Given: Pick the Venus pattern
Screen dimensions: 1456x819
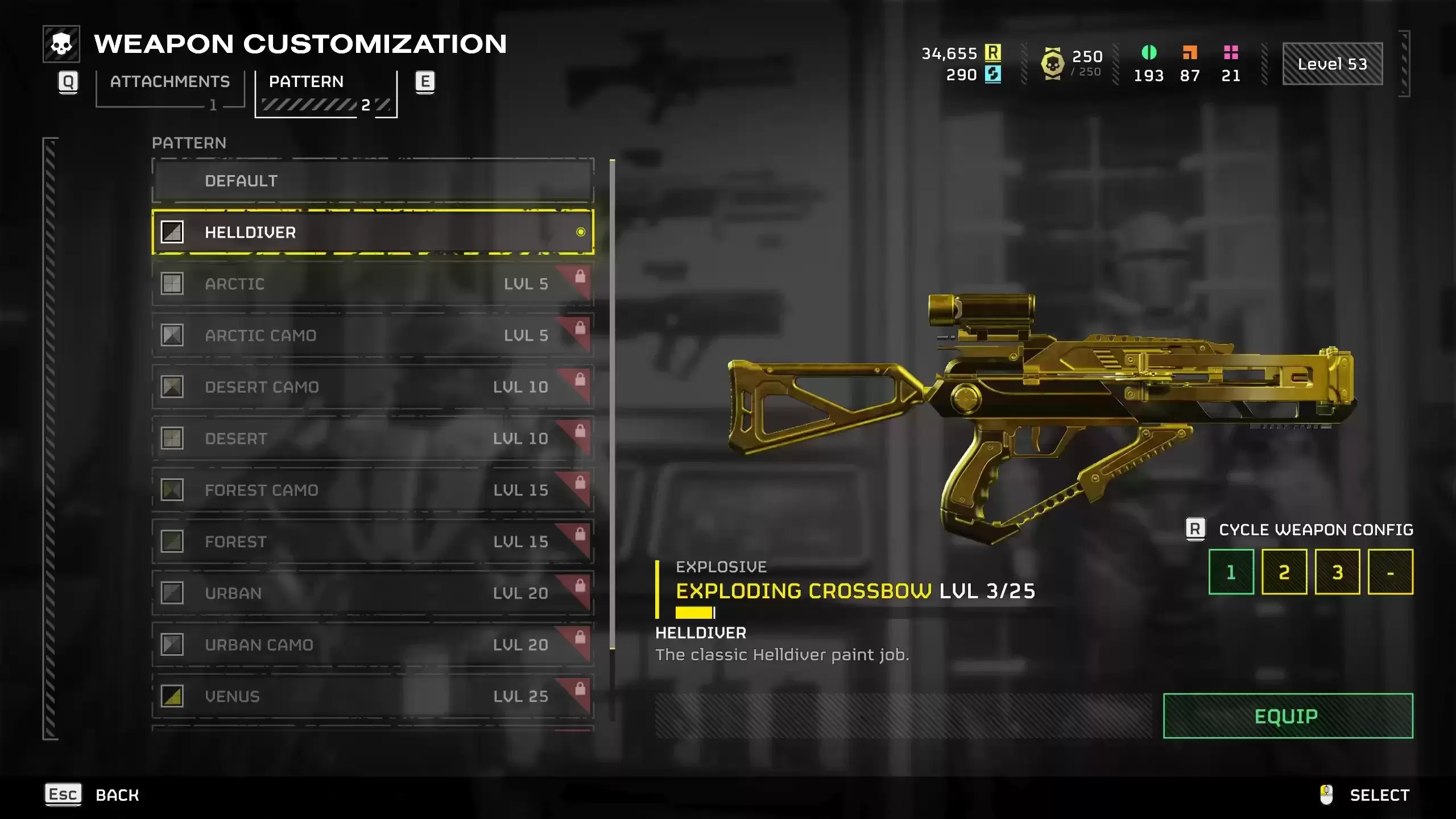Looking at the screenshot, I should tap(373, 696).
